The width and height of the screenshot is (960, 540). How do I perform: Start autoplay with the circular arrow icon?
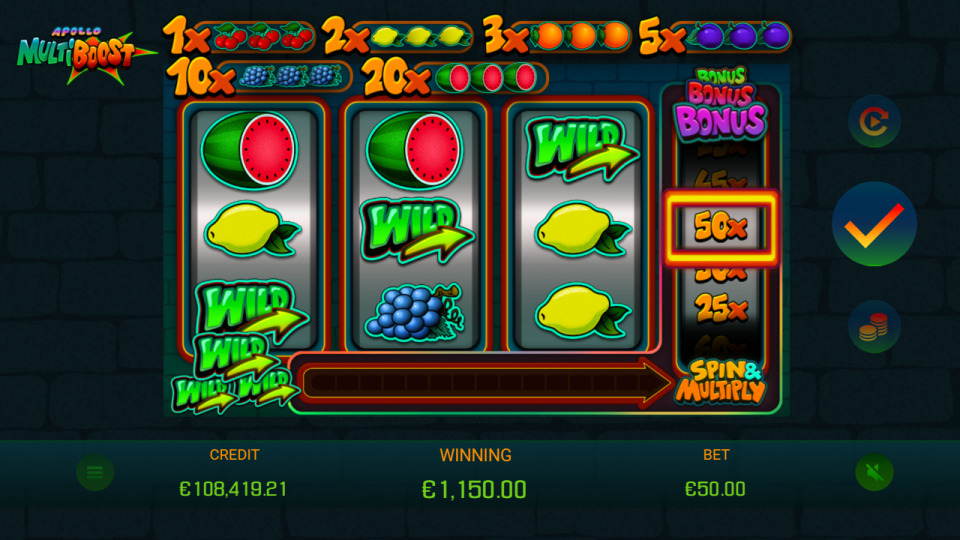[874, 121]
